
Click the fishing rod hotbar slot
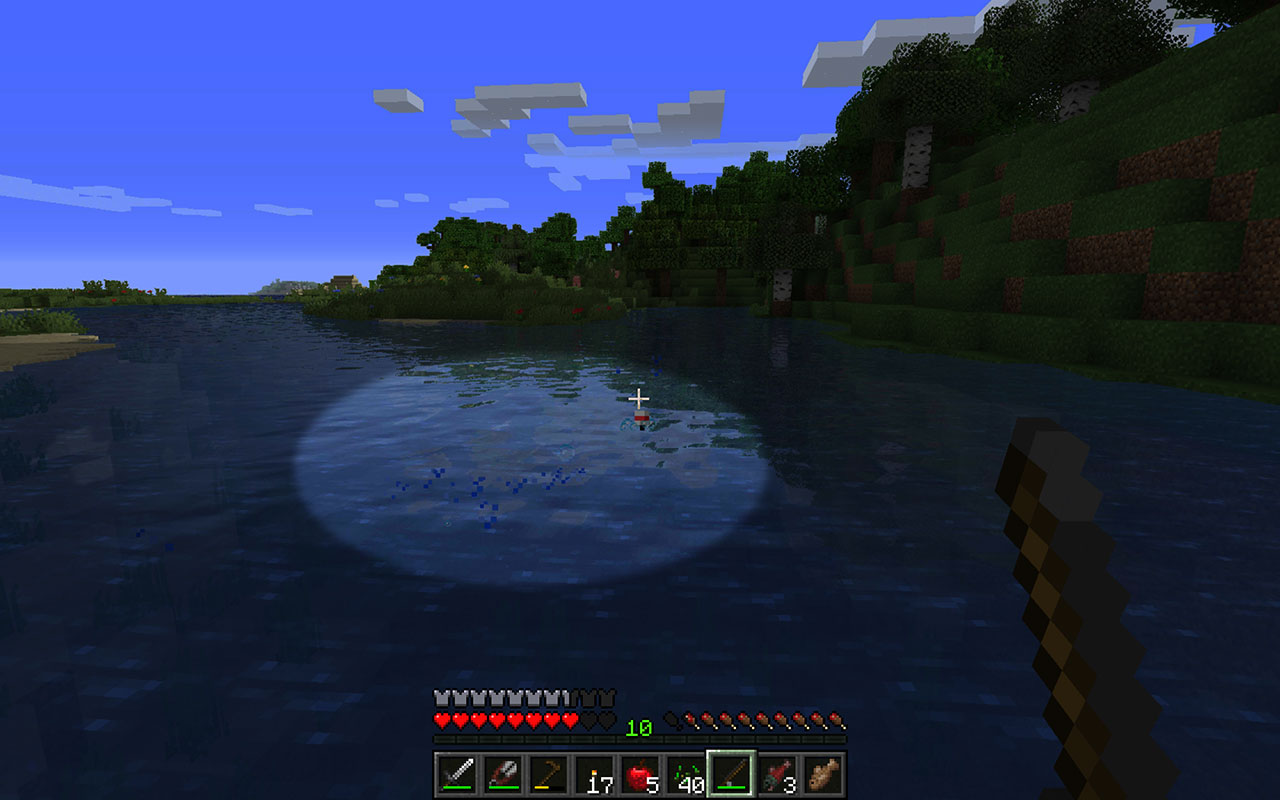(x=732, y=775)
